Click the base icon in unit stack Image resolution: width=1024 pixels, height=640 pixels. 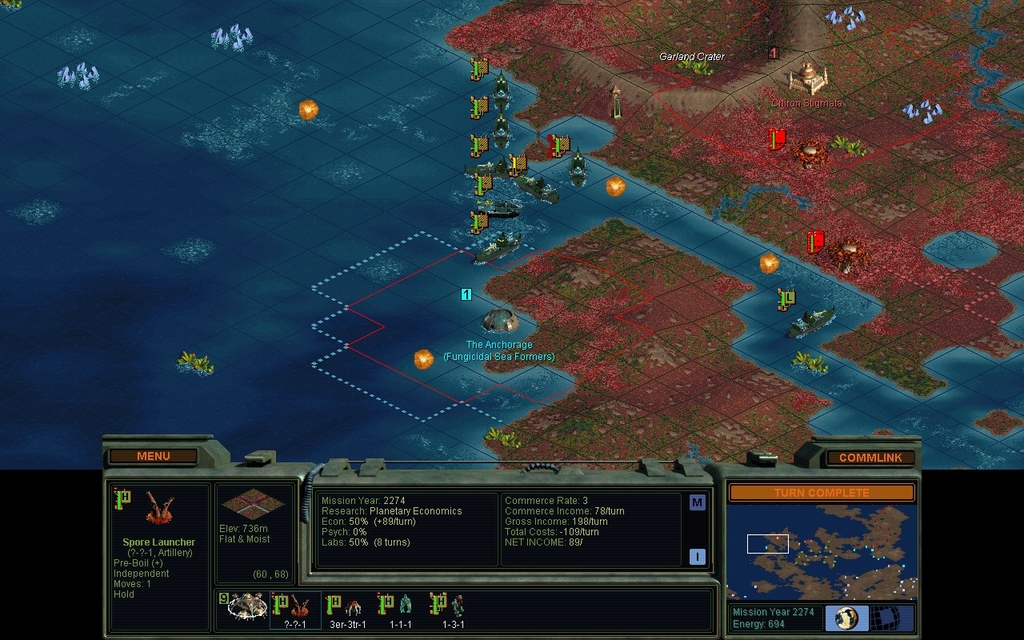tap(244, 606)
